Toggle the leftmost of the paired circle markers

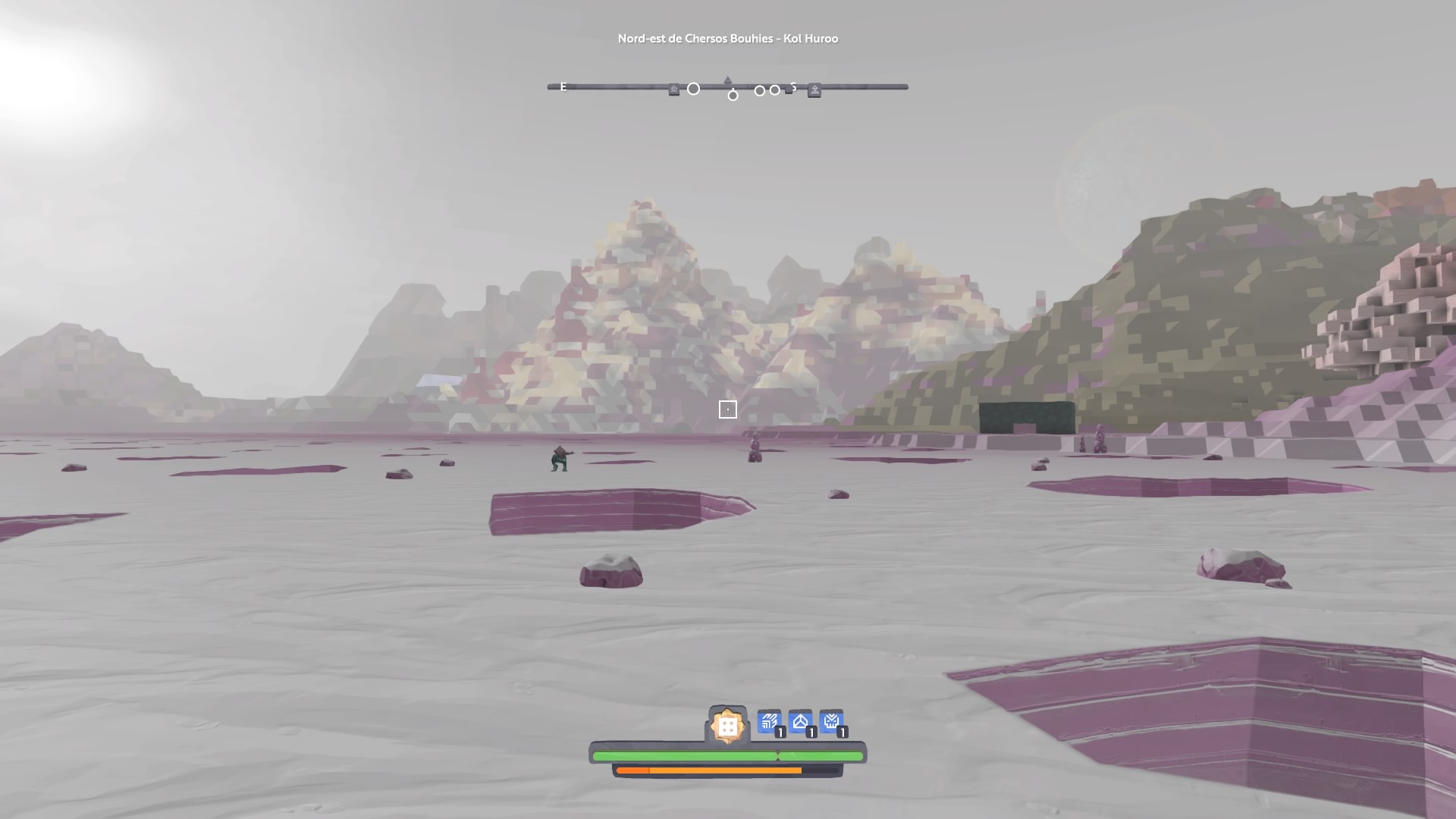pos(759,89)
